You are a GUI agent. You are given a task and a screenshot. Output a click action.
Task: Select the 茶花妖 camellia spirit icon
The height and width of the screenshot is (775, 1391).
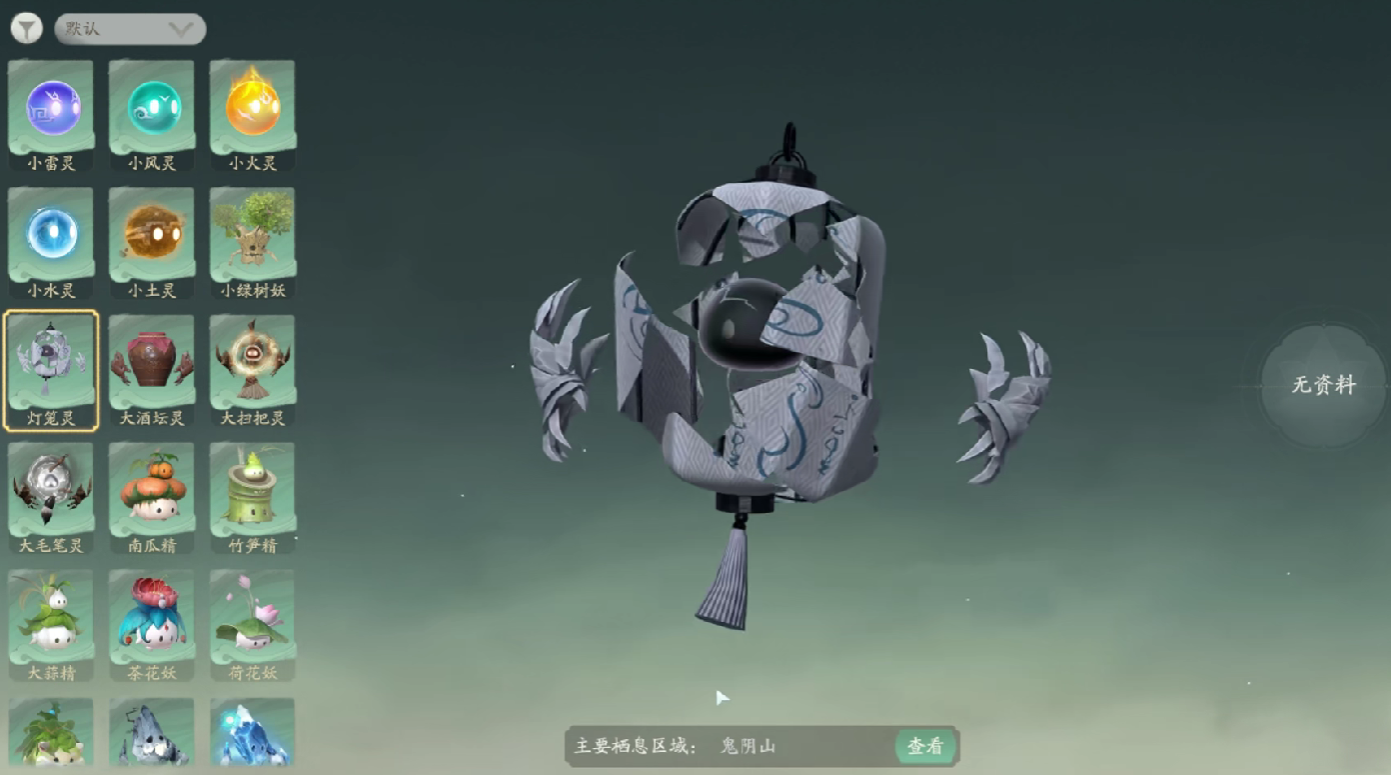point(151,616)
